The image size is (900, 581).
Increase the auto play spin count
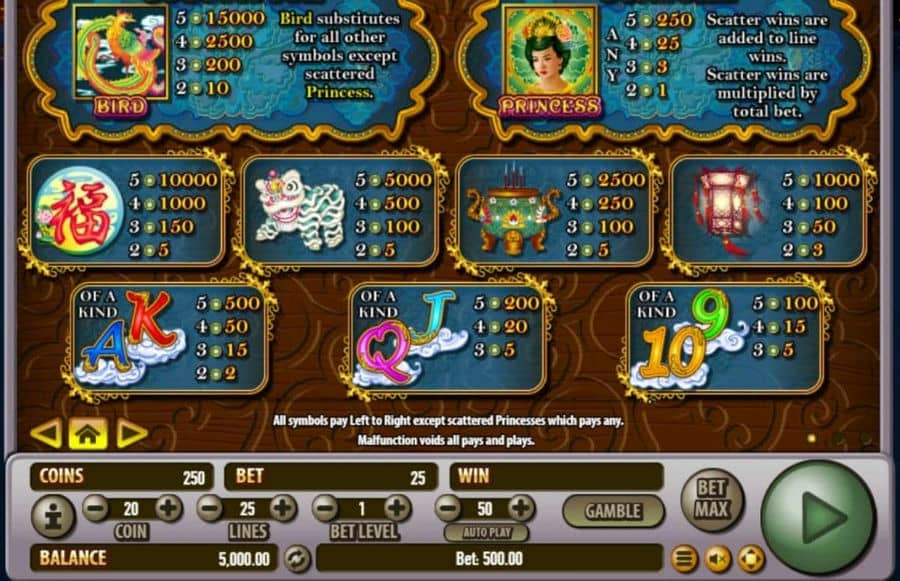(x=521, y=508)
